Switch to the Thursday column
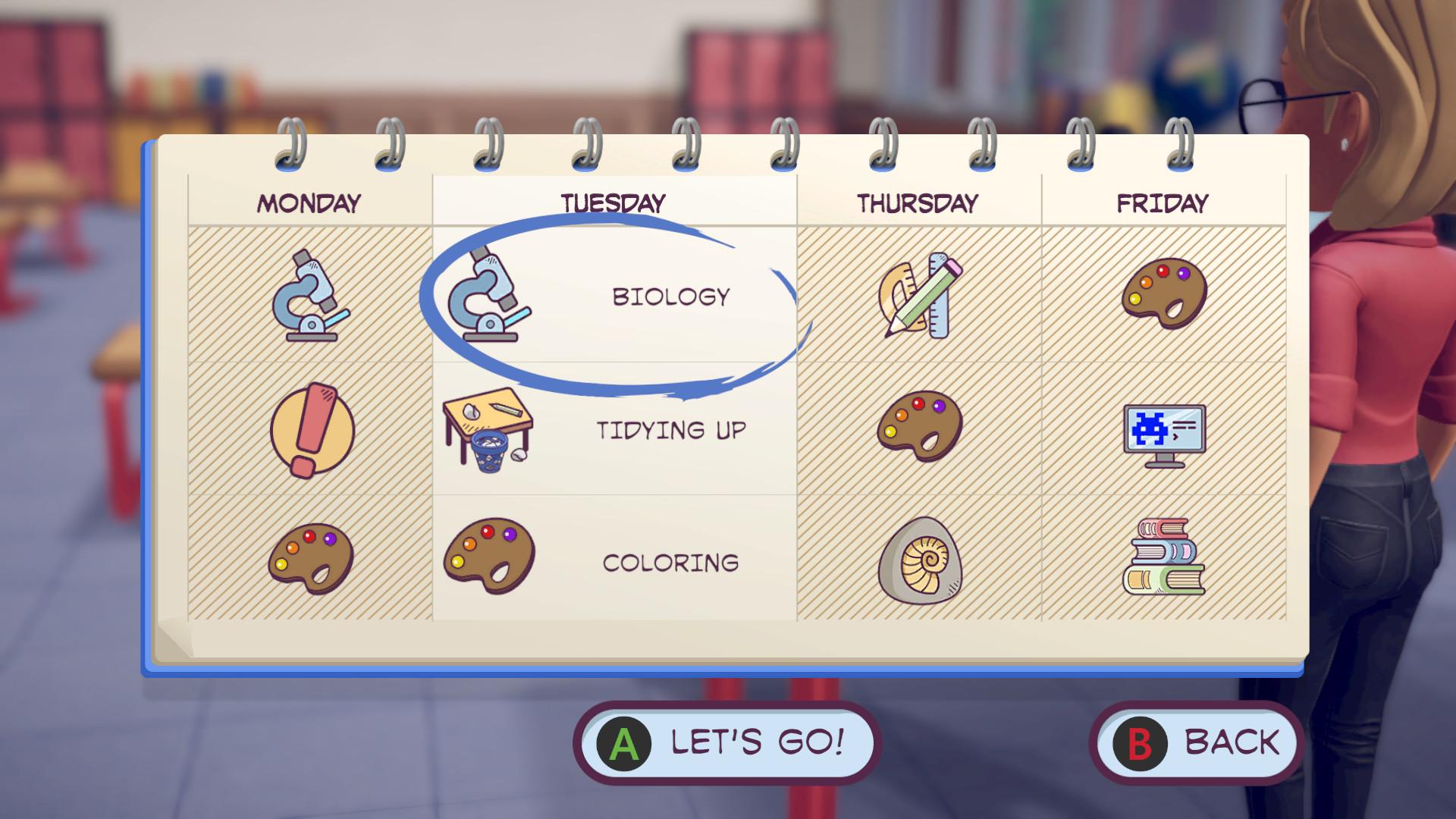 (919, 202)
